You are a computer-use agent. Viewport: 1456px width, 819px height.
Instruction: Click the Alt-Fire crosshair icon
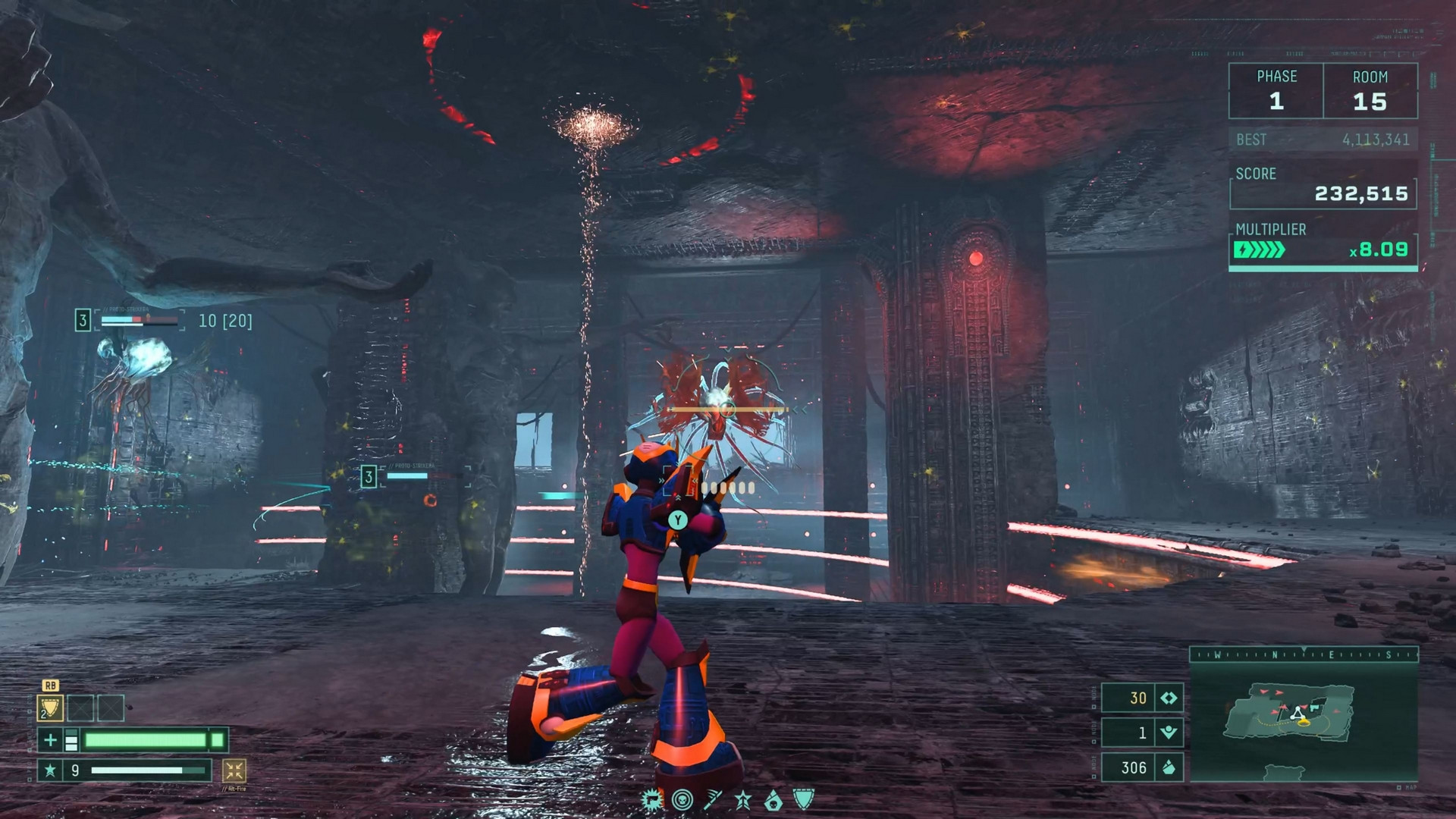pos(235,769)
